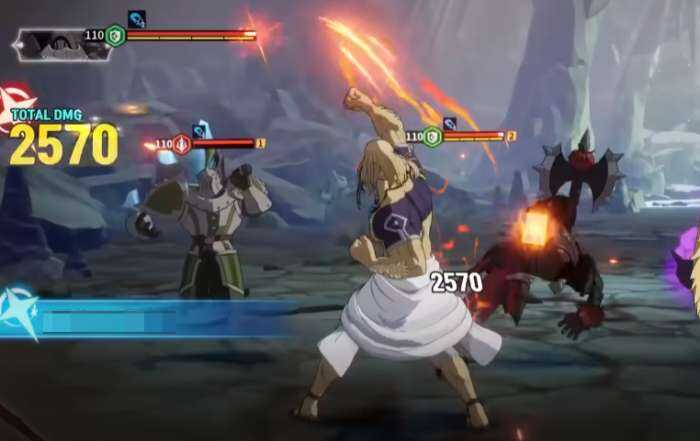Viewport: 700px width, 441px height.
Task: Select the boss portrait nameplate
Action: [x=62, y=44]
